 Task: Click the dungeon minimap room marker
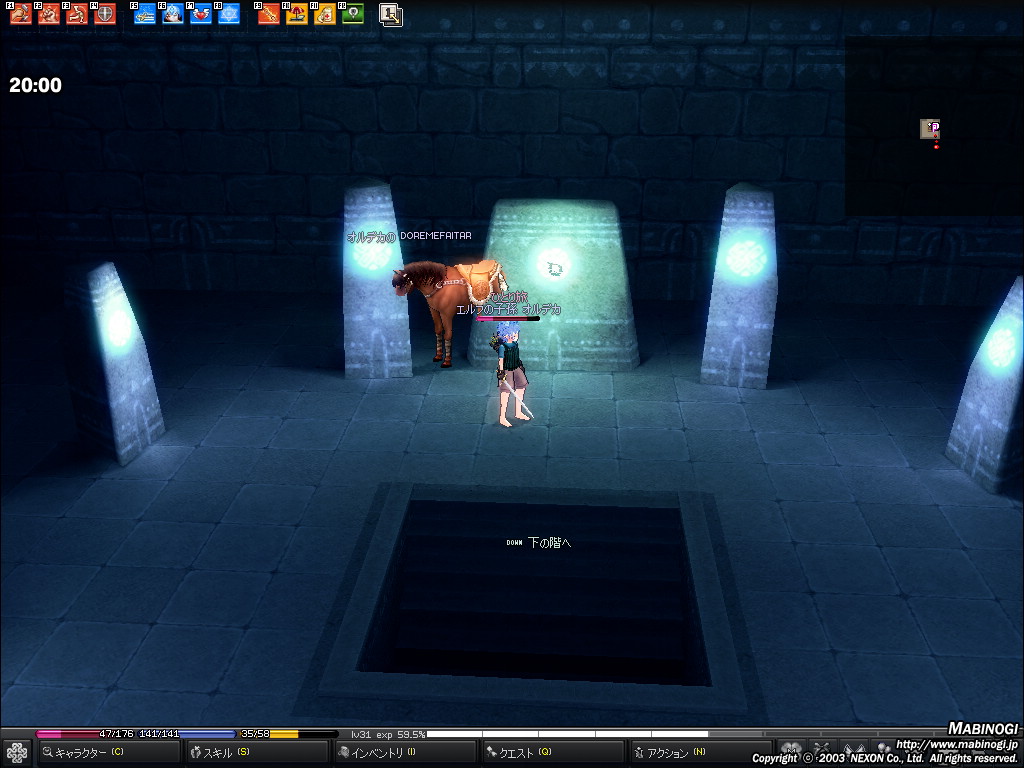point(930,128)
